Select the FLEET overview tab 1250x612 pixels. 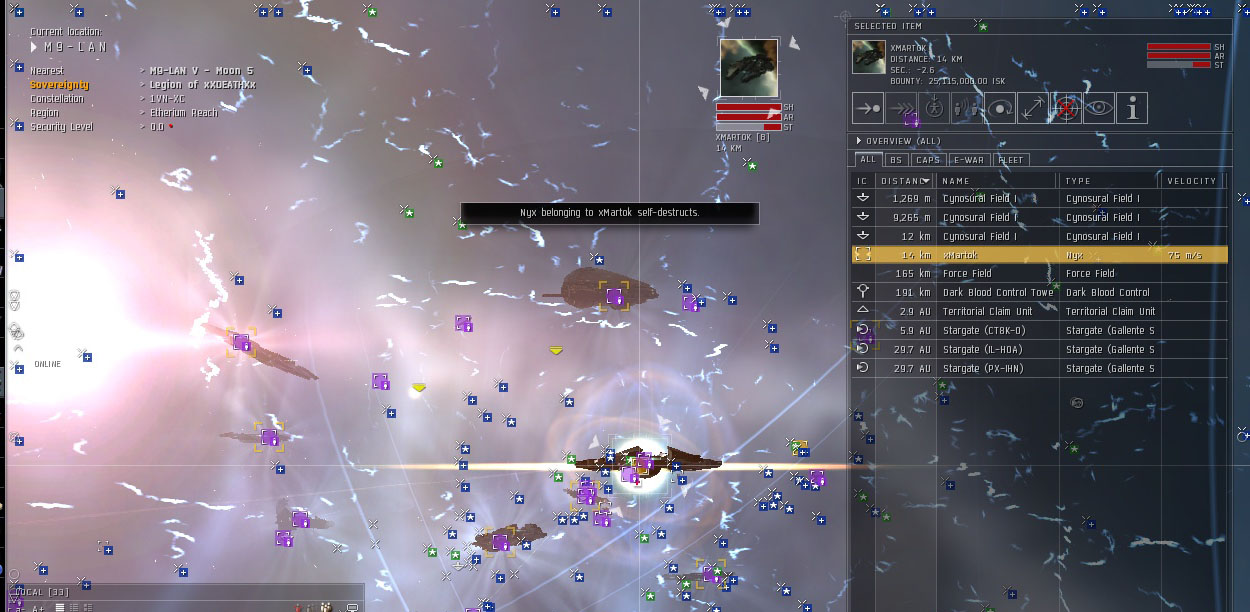click(x=1011, y=160)
